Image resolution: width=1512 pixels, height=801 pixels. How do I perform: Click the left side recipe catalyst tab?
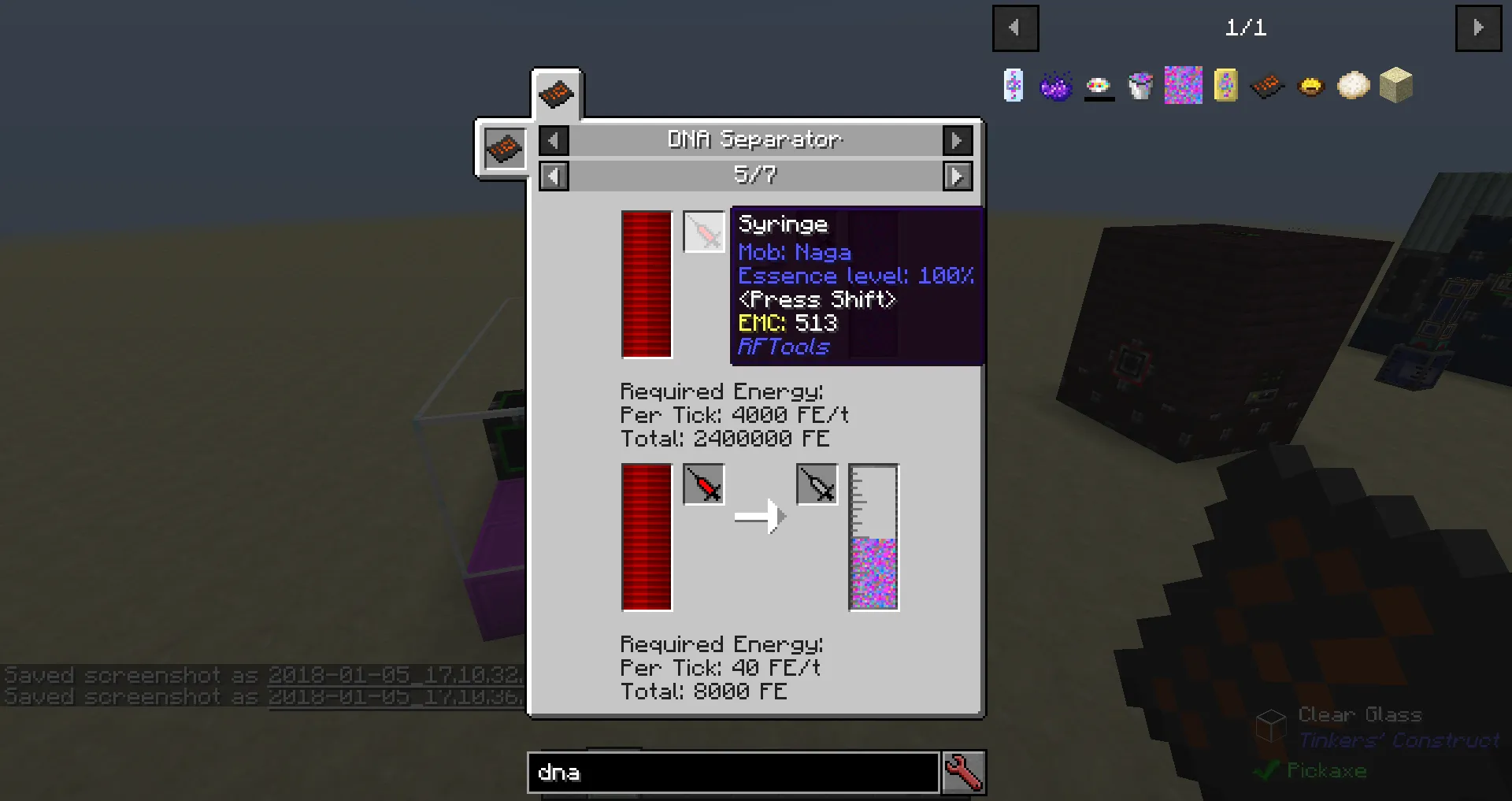coord(503,149)
